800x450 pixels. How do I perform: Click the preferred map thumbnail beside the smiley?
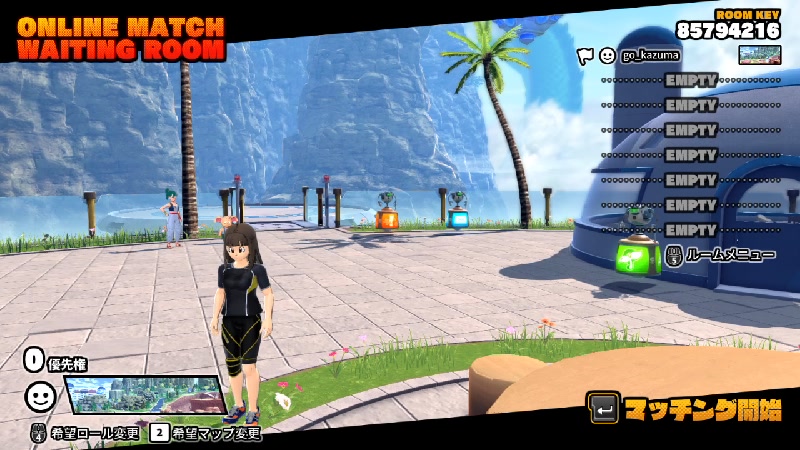[x=143, y=395]
